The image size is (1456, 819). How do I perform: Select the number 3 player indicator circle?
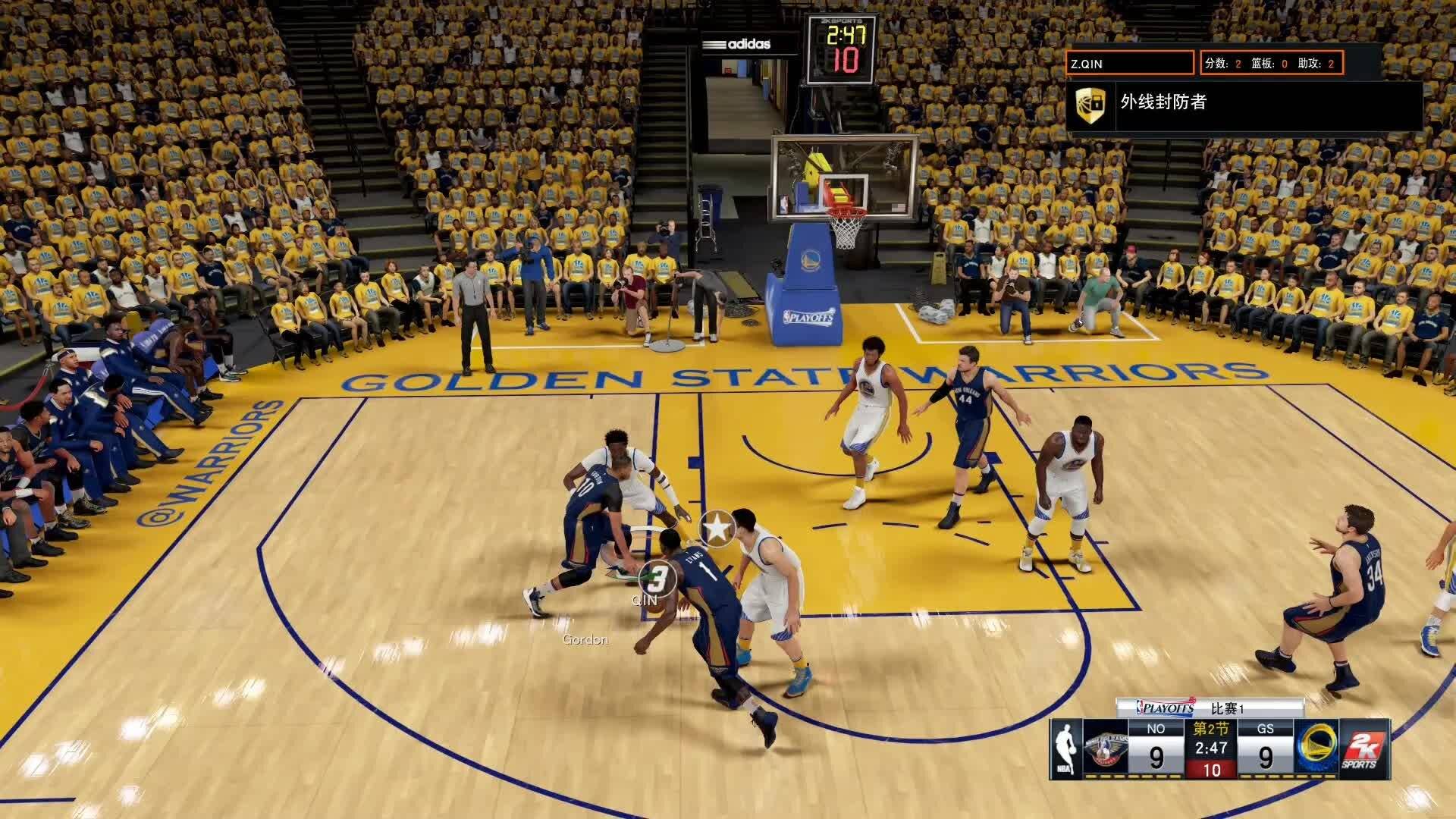pos(657,579)
